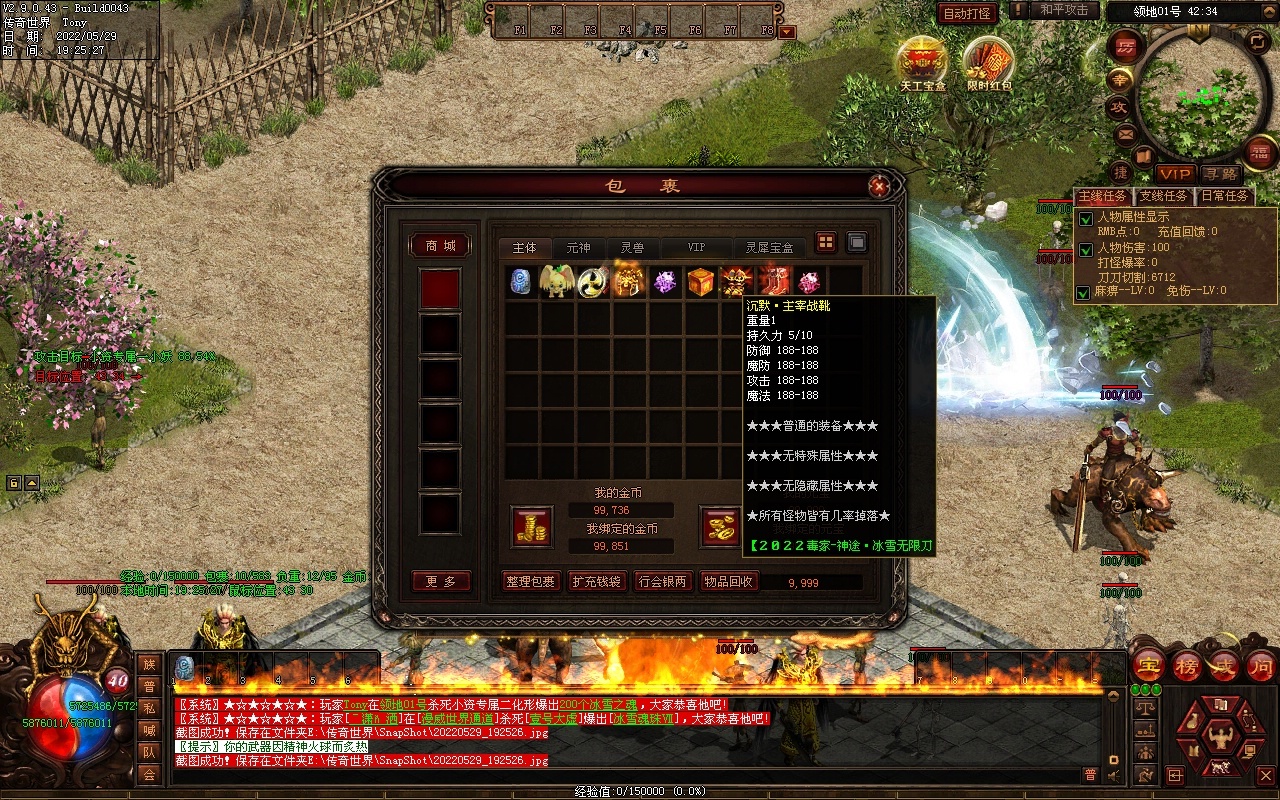Screen dimensions: 1280x800
Task: Click the 更多 button
Action: [x=440, y=582]
